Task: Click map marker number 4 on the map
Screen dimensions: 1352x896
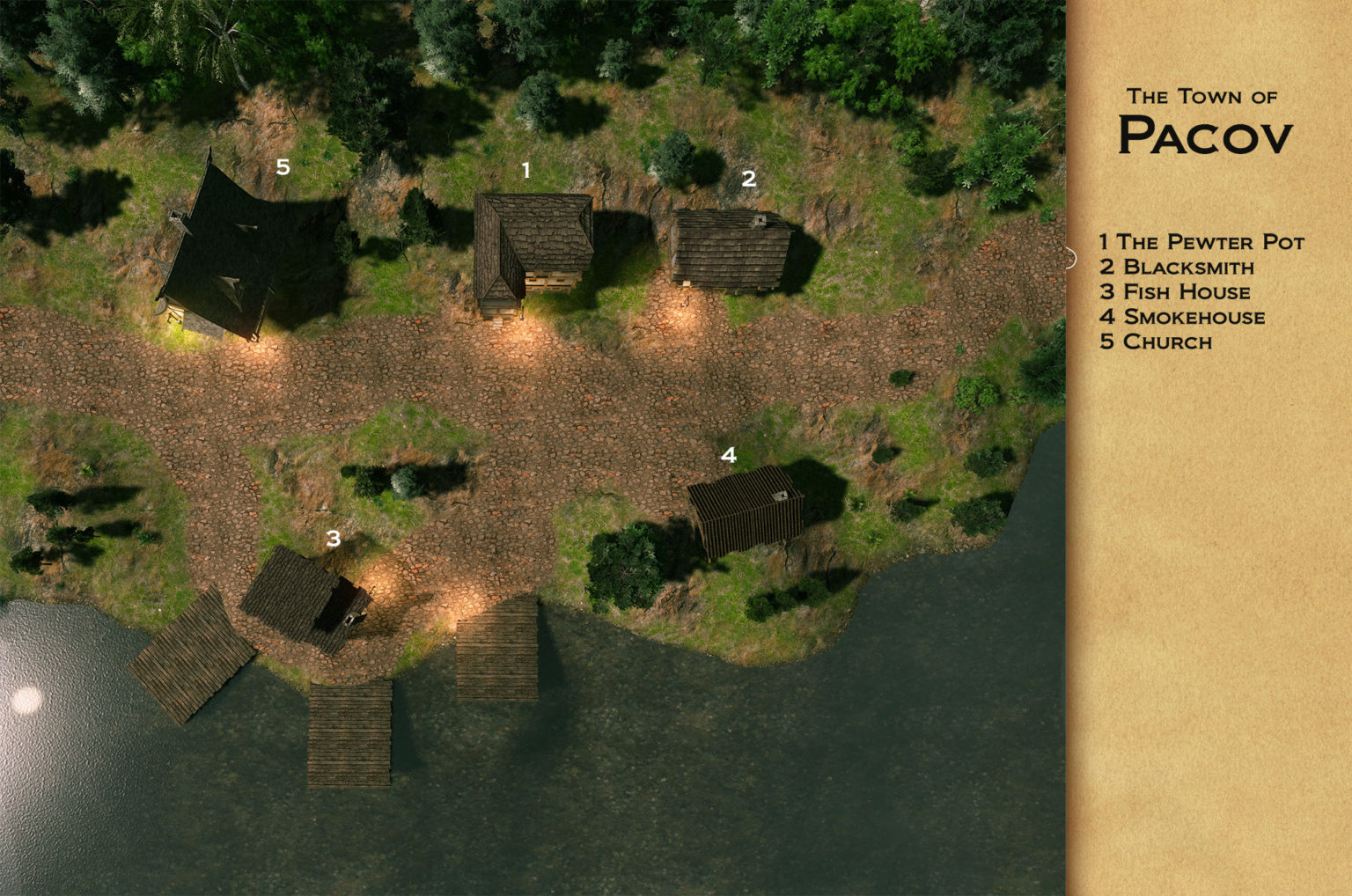Action: (728, 455)
